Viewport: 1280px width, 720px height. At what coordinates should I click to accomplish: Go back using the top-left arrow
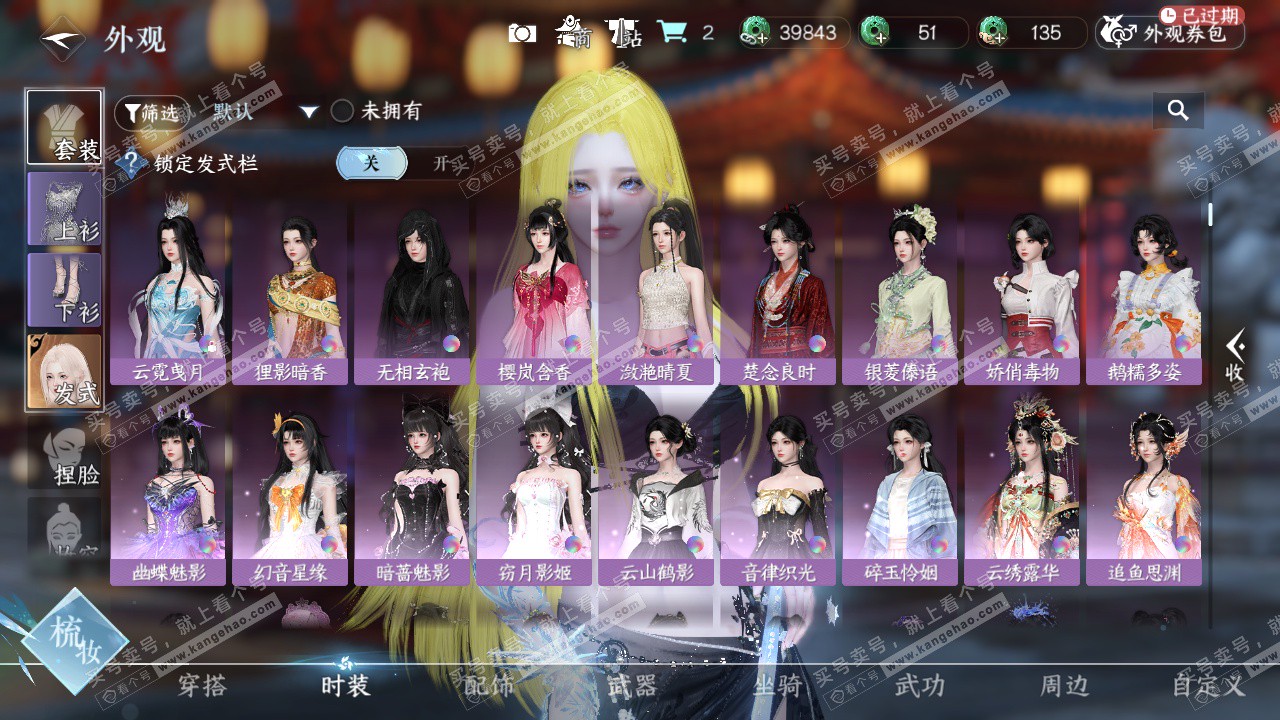coord(62,38)
